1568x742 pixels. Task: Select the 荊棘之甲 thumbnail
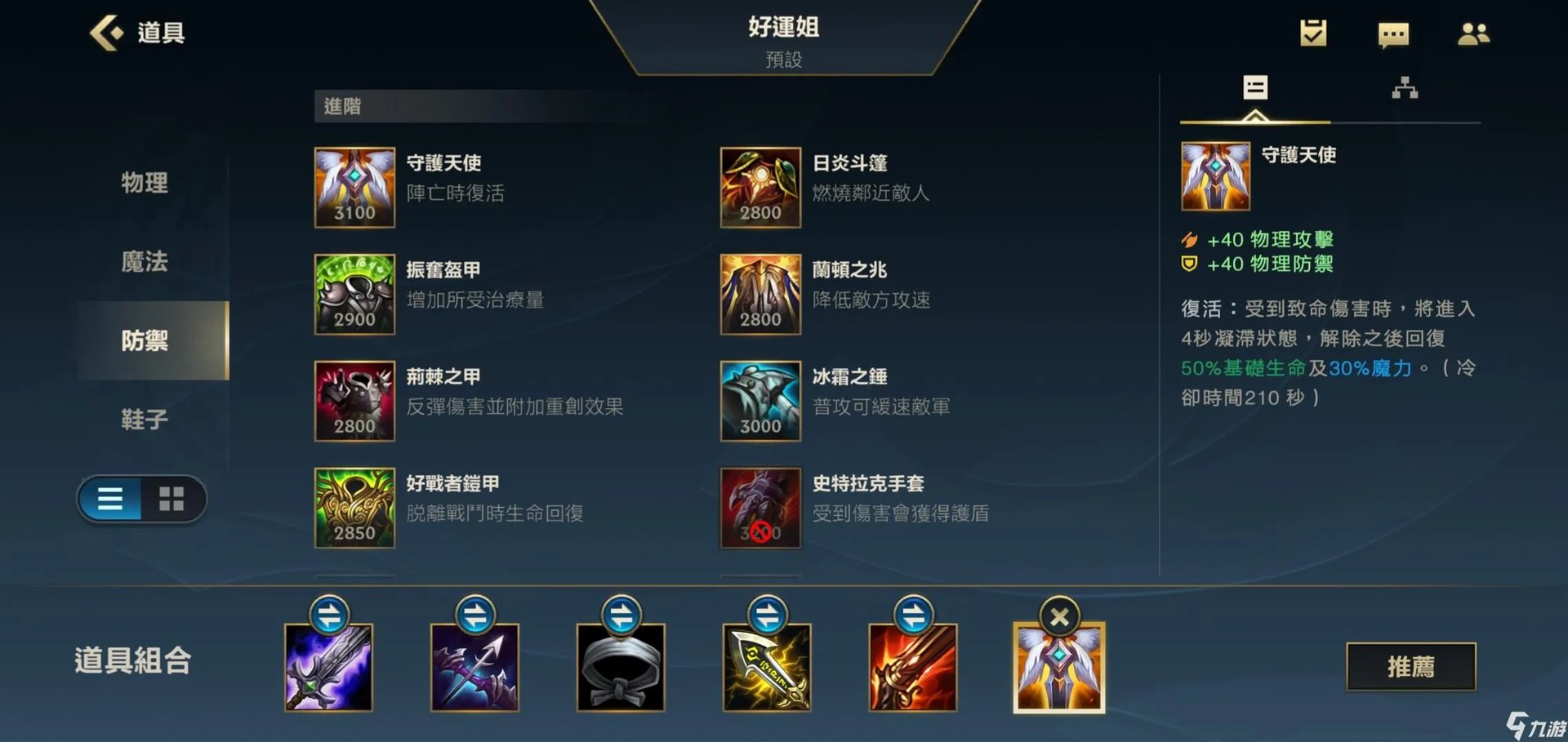point(354,402)
